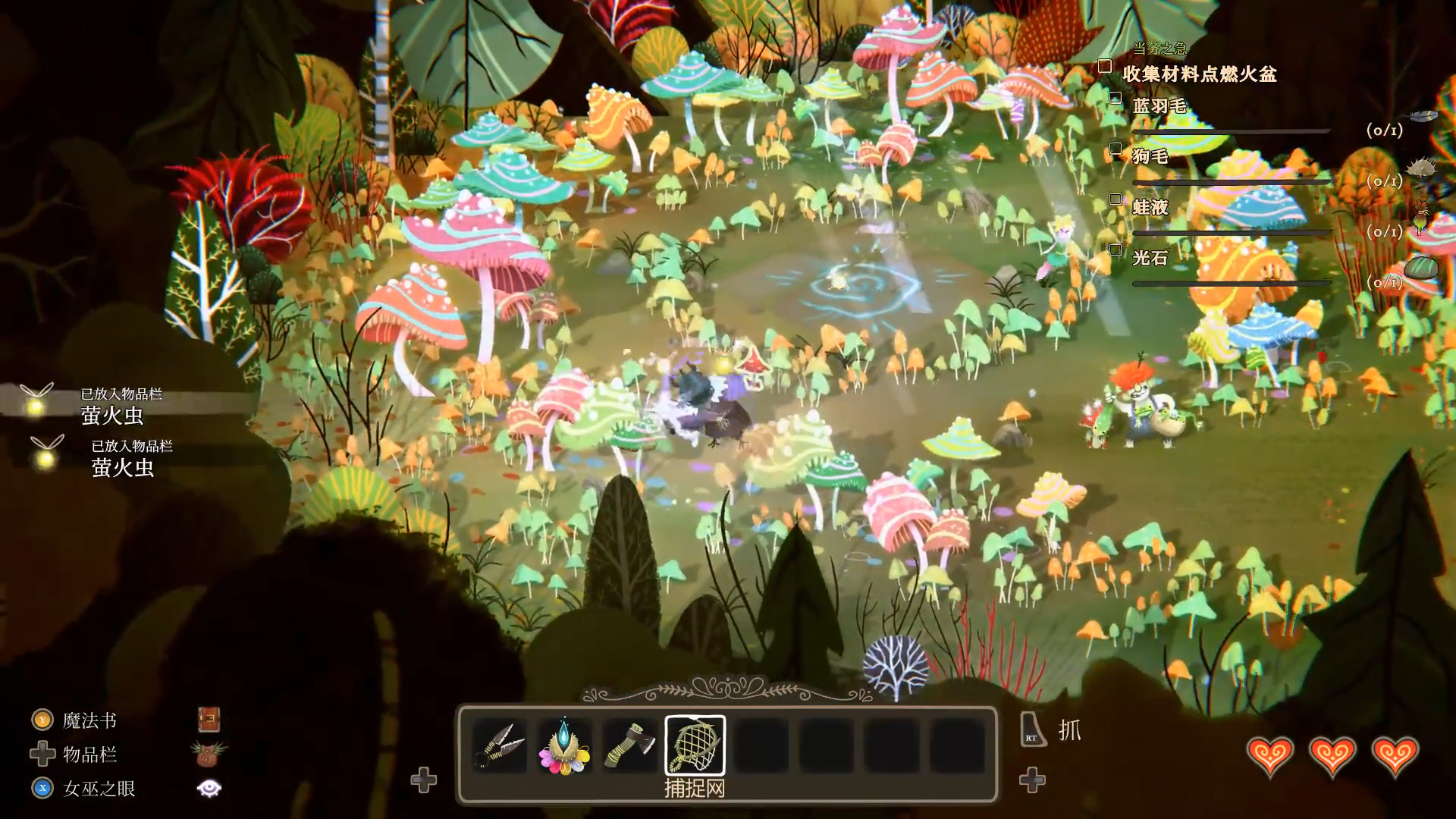Screen dimensions: 1456x819
Task: Select the 捕捉网 catching net slot
Action: tap(695, 745)
